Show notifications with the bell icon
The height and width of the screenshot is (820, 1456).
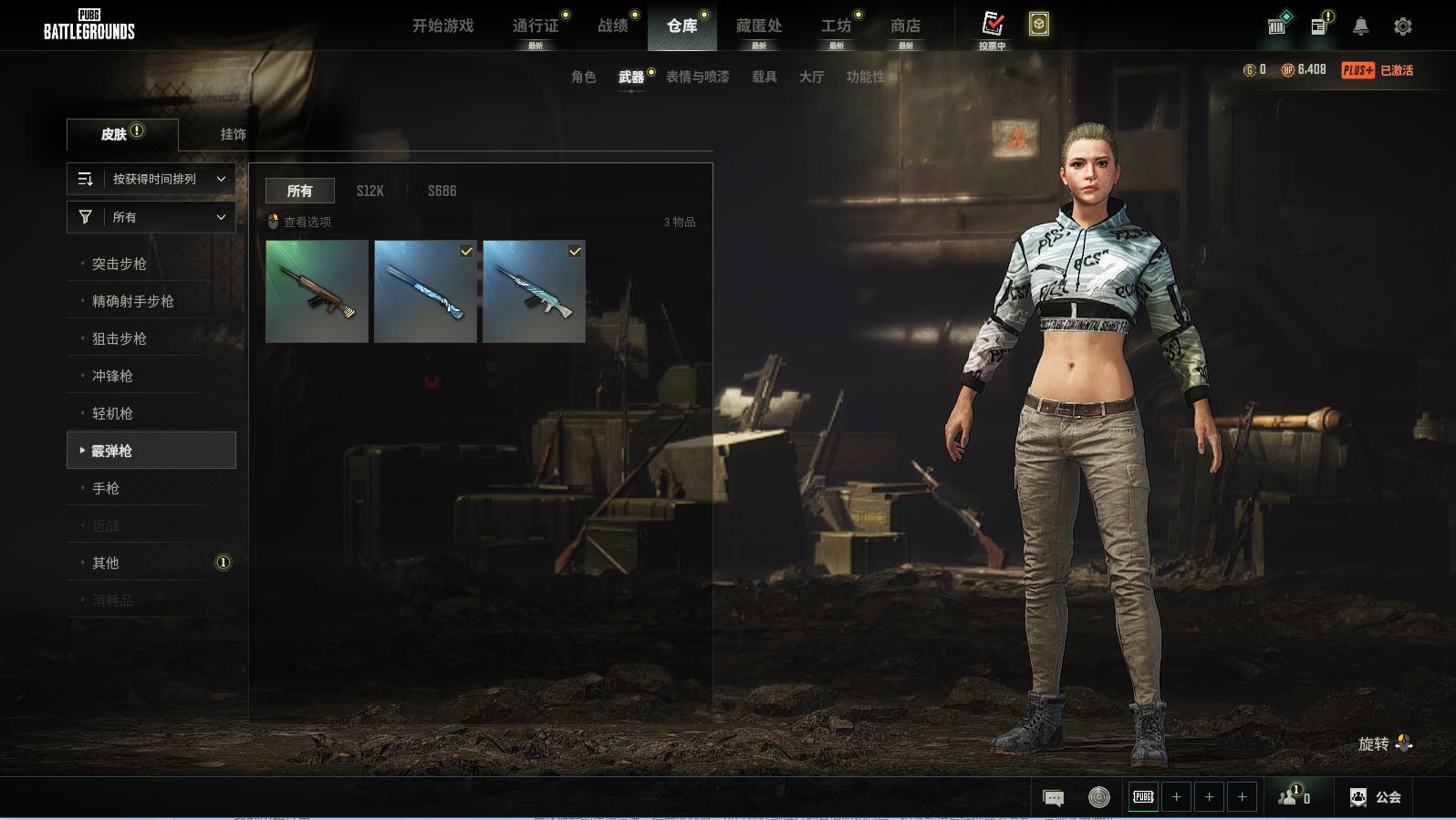[x=1360, y=26]
